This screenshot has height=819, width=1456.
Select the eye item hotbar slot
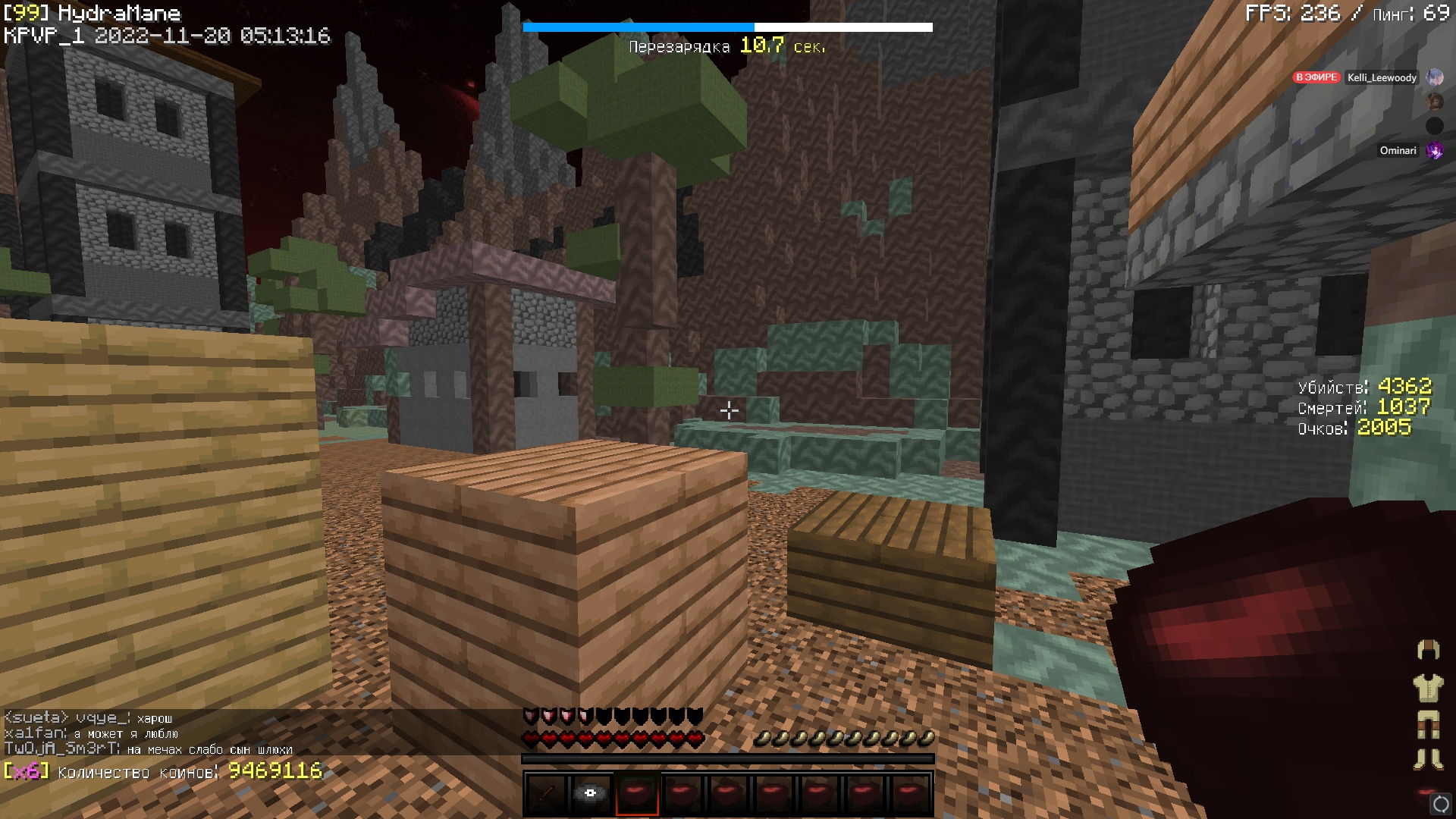[x=591, y=794]
